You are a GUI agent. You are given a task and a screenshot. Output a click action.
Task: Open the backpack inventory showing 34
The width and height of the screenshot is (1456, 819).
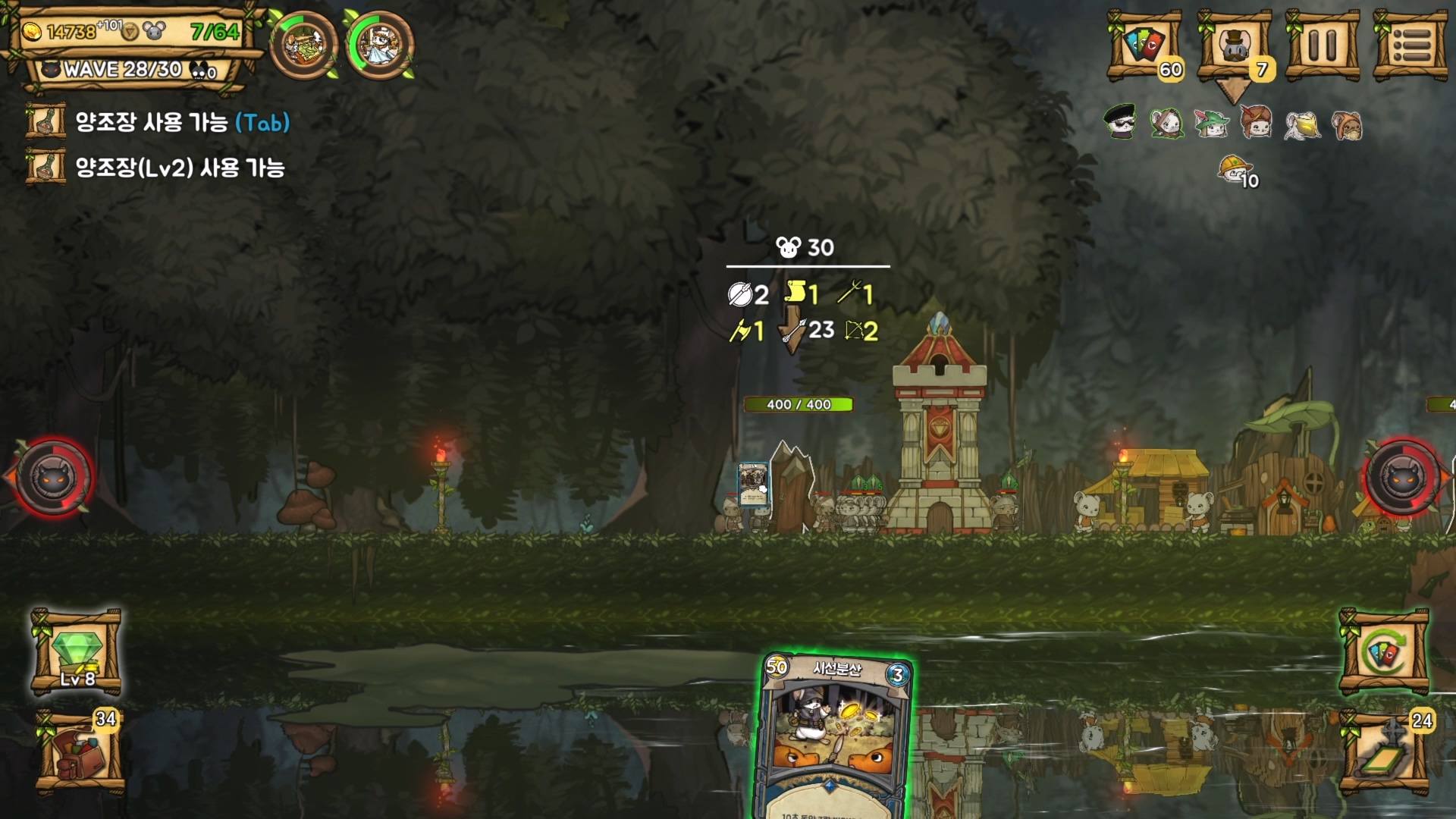[79, 754]
